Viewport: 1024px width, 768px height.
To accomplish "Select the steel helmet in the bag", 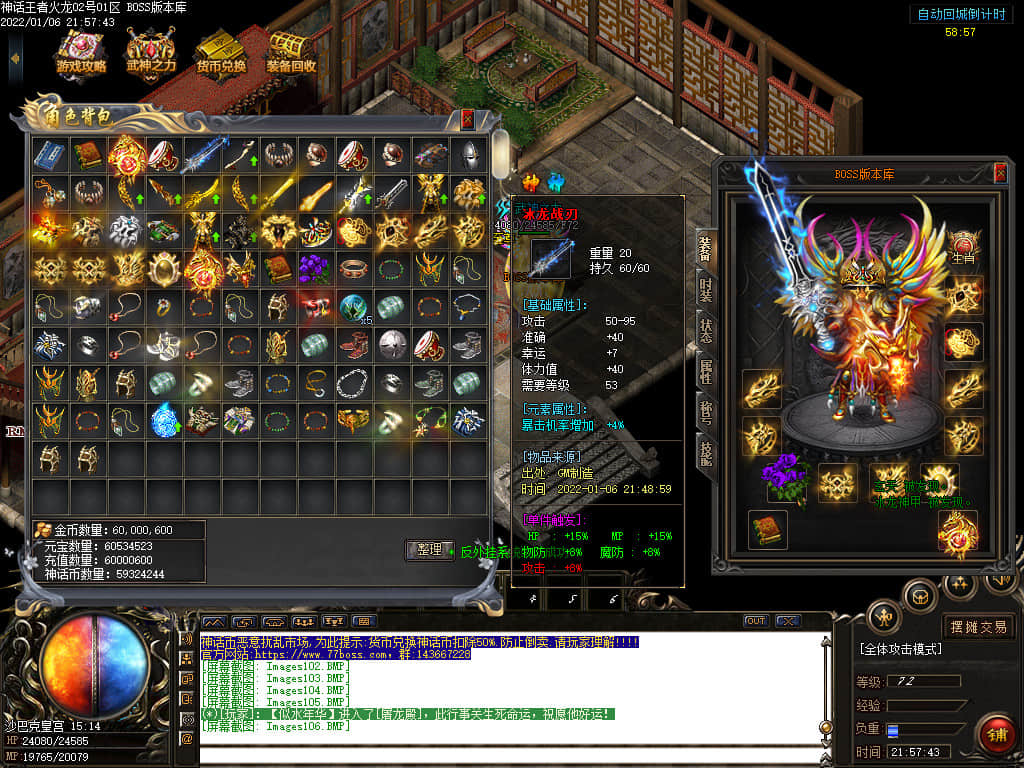I will coord(467,154).
